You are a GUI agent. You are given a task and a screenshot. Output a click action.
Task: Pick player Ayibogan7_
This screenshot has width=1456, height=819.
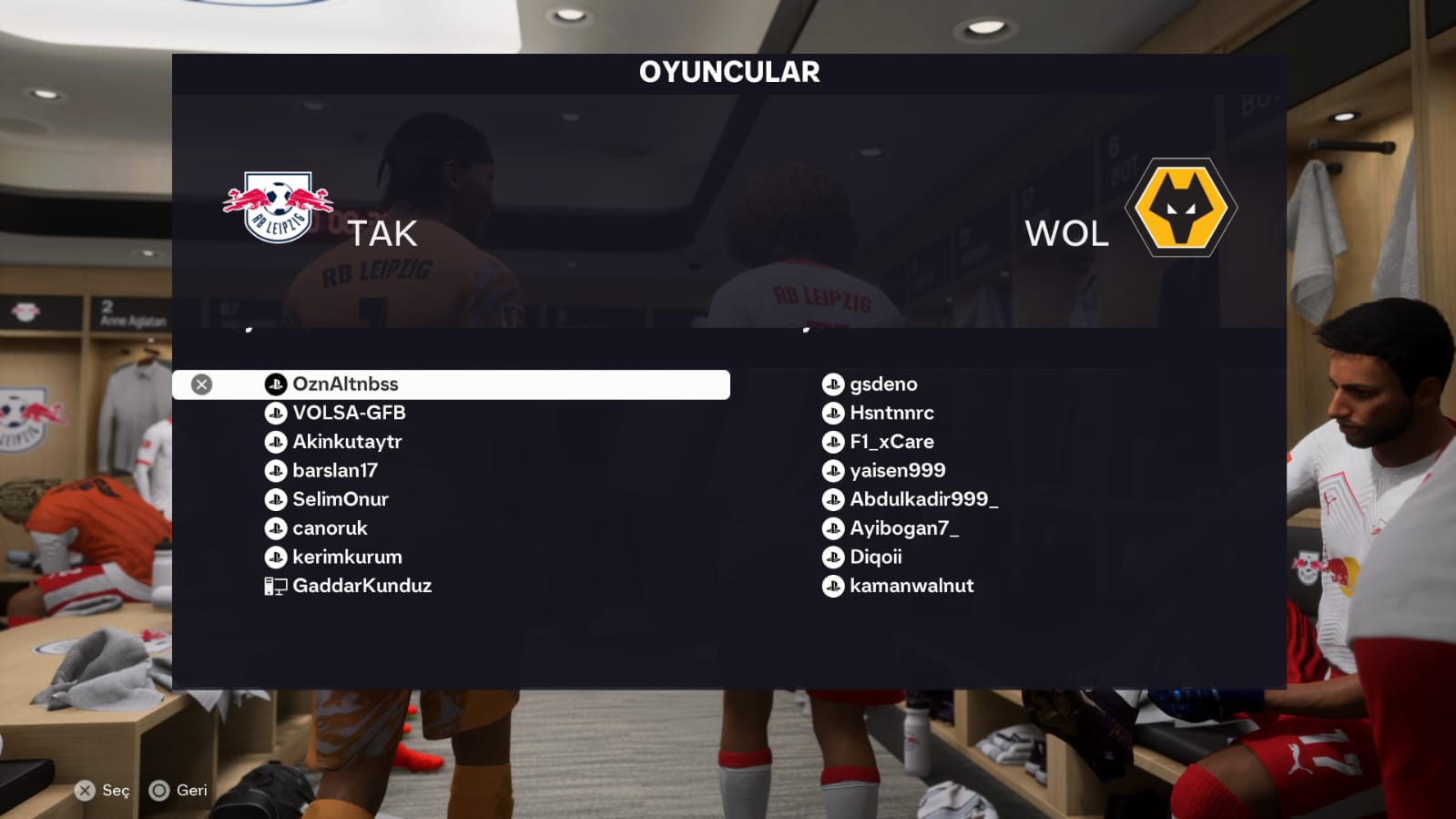903,528
